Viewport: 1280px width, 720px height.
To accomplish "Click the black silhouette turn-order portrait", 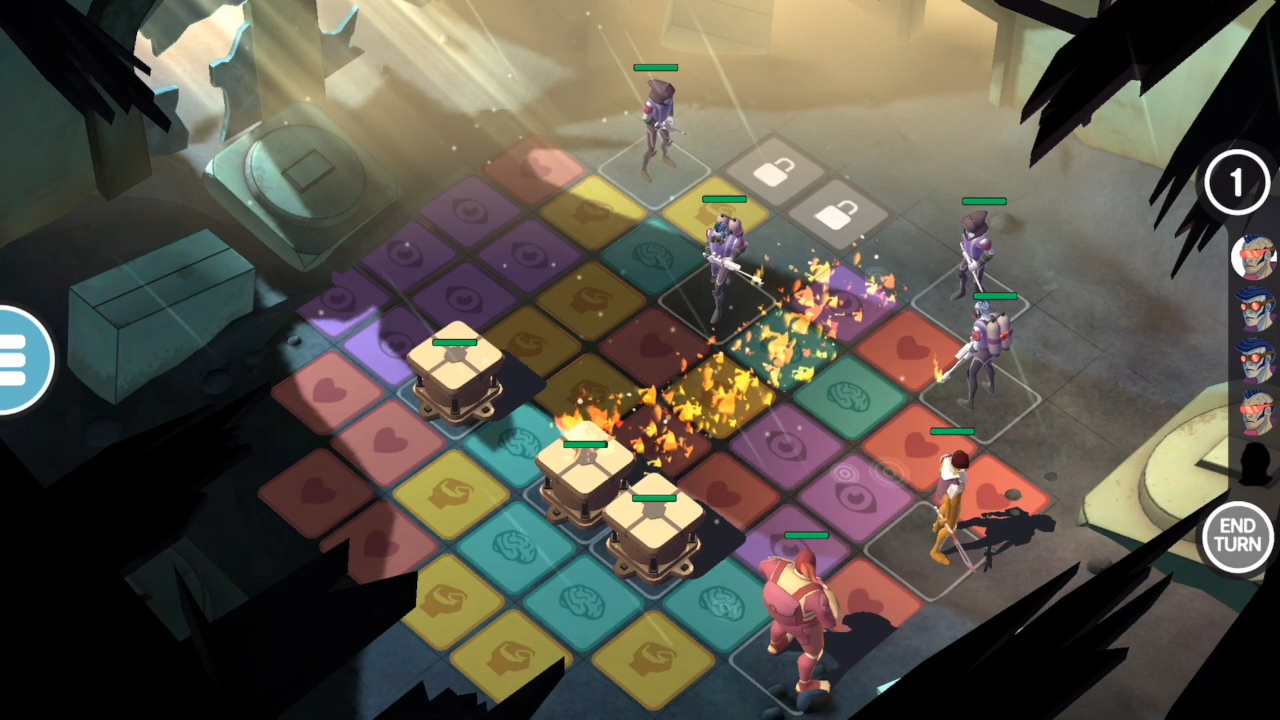I will click(x=1254, y=462).
